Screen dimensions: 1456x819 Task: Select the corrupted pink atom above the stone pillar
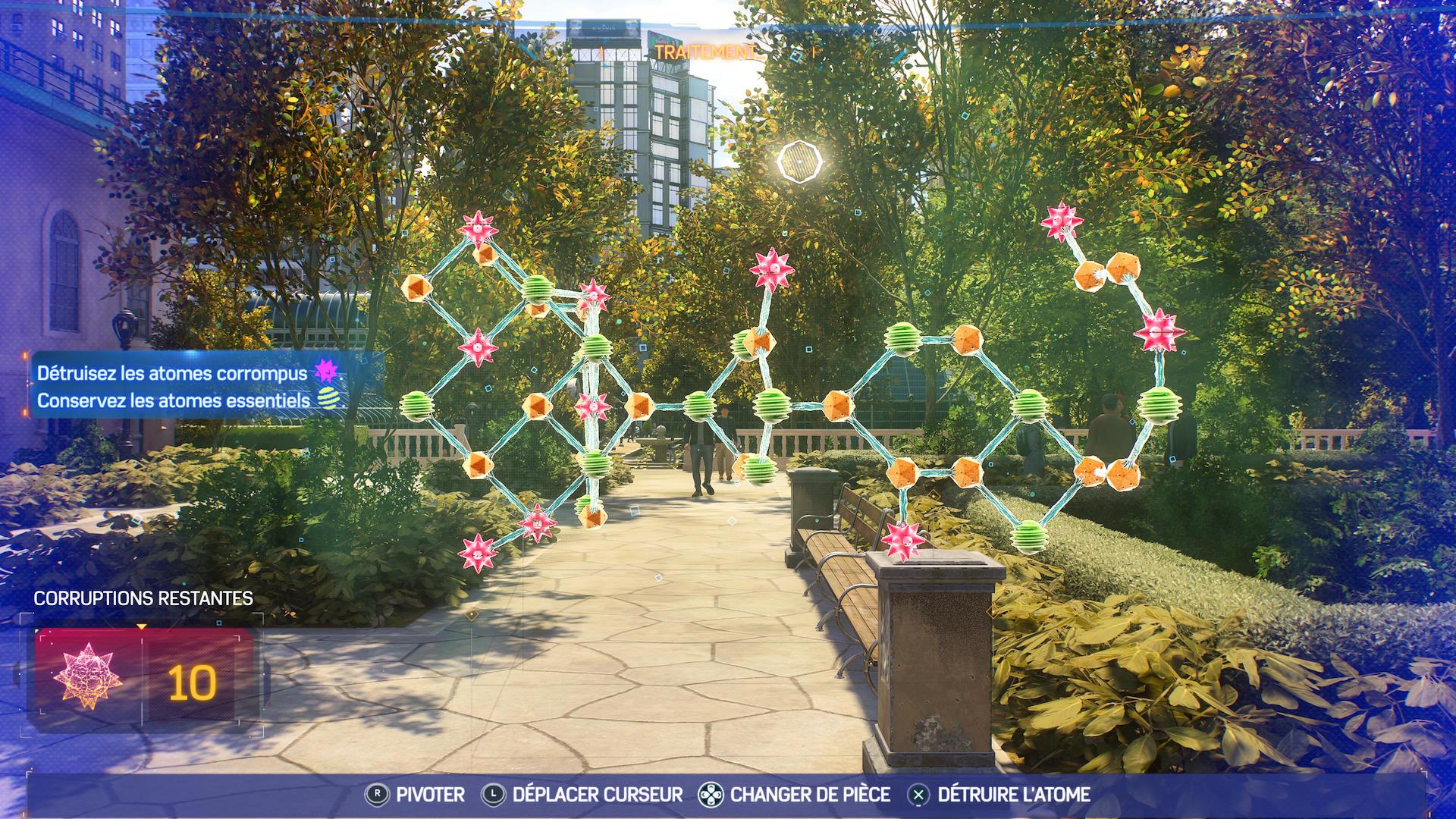tap(902, 539)
